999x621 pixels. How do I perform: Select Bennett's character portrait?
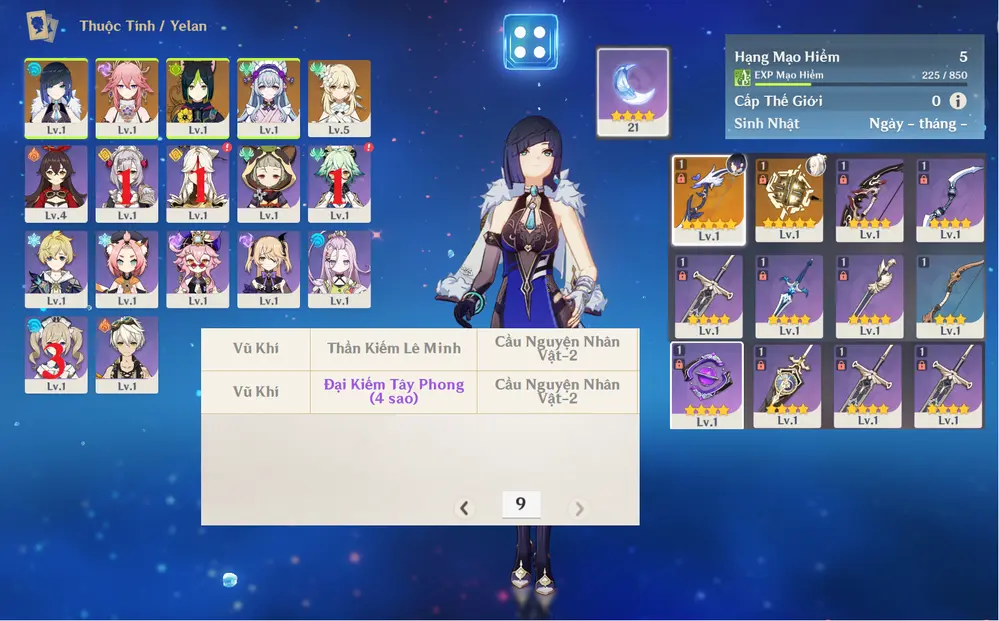point(127,354)
